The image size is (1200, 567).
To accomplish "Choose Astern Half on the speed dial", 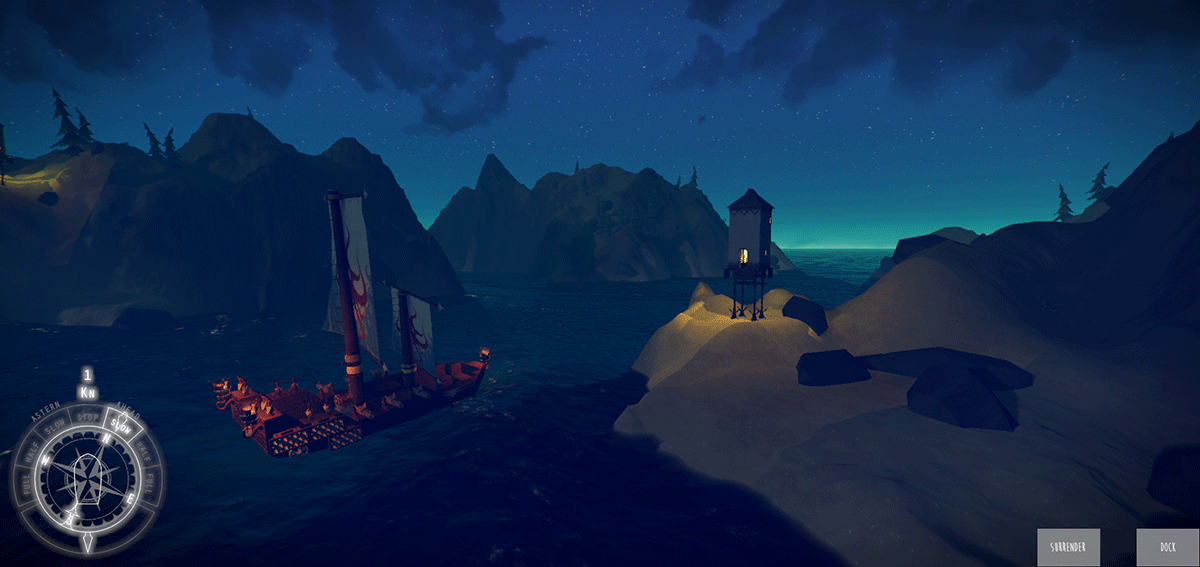I will (x=31, y=452).
